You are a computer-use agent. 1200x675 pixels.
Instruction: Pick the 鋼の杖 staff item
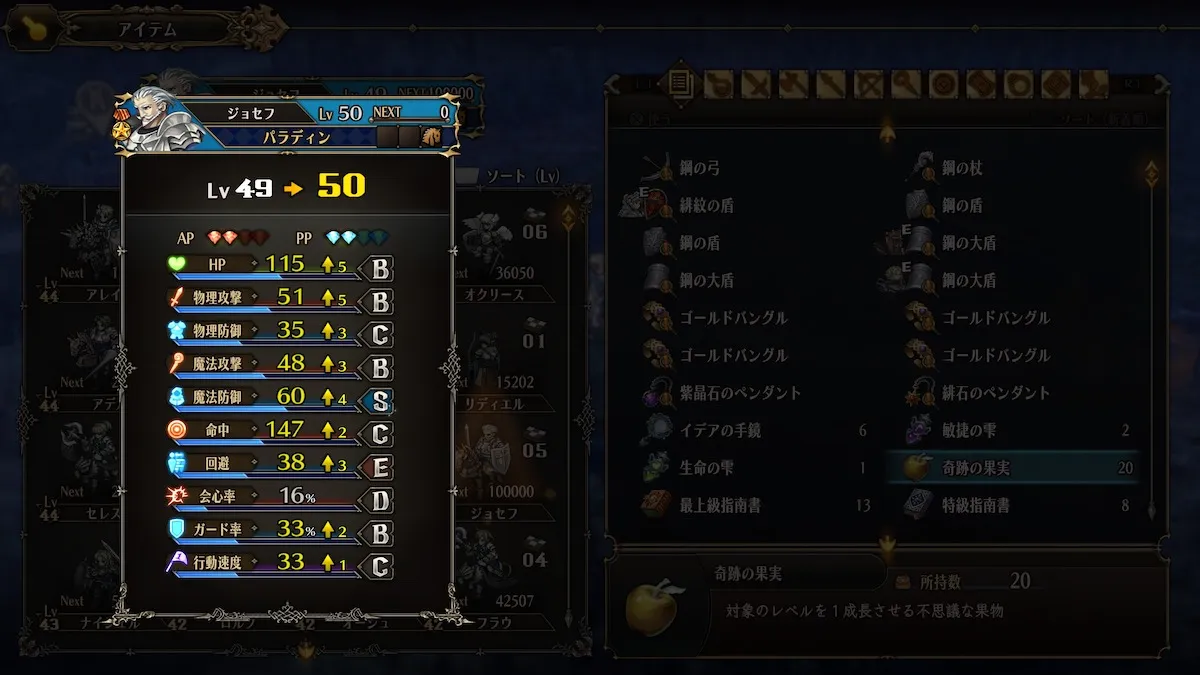(962, 168)
